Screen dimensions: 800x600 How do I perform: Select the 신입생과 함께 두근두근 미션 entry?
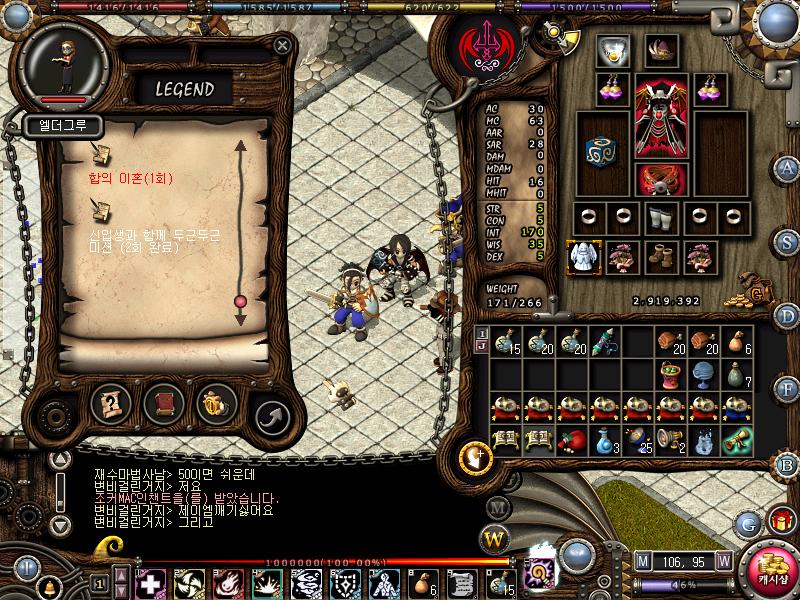tap(155, 239)
